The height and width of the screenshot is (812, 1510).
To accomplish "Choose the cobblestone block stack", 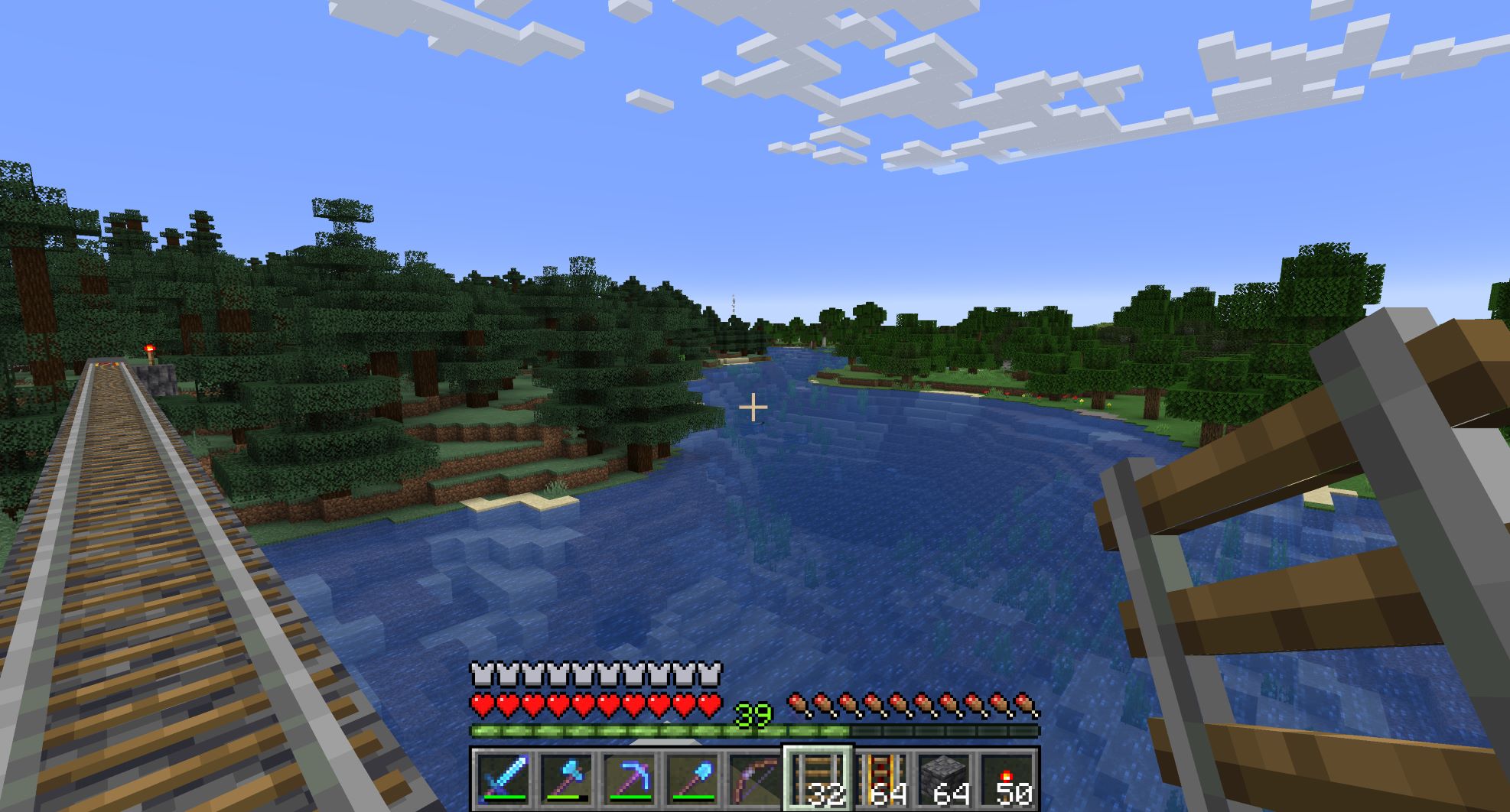I will 944,778.
